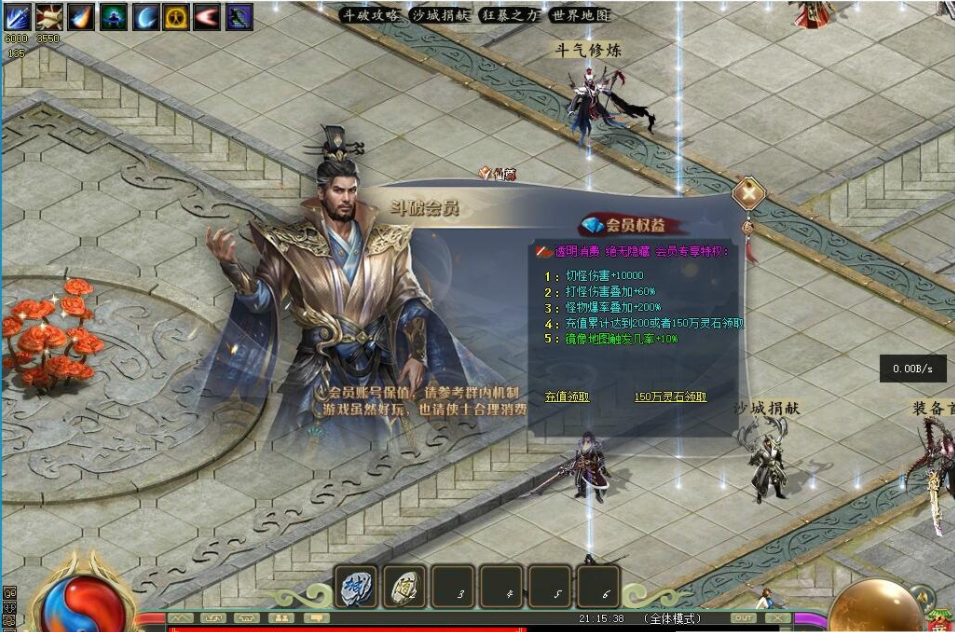The width and height of the screenshot is (955, 632).
Task: Activate the red crescent slash skill icon
Action: pos(207,17)
